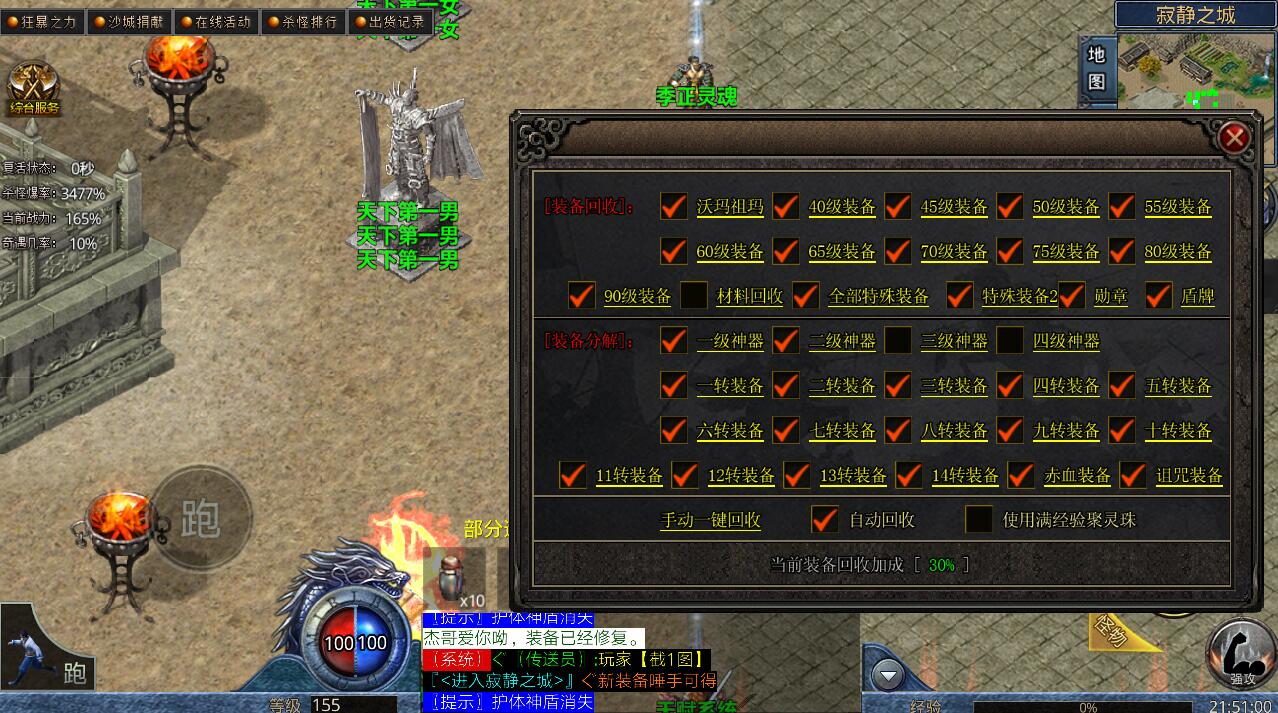
Task: Open the 沙城捐献 menu
Action: [129, 21]
